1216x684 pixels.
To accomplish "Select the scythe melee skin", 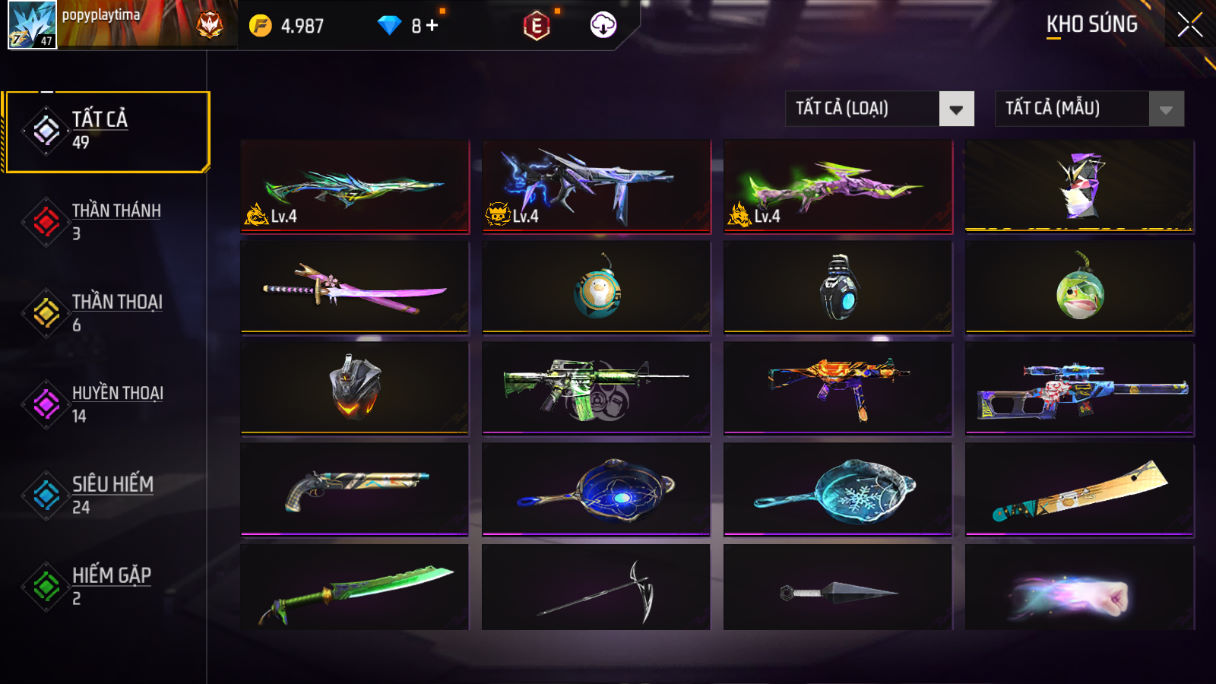I will pos(596,590).
